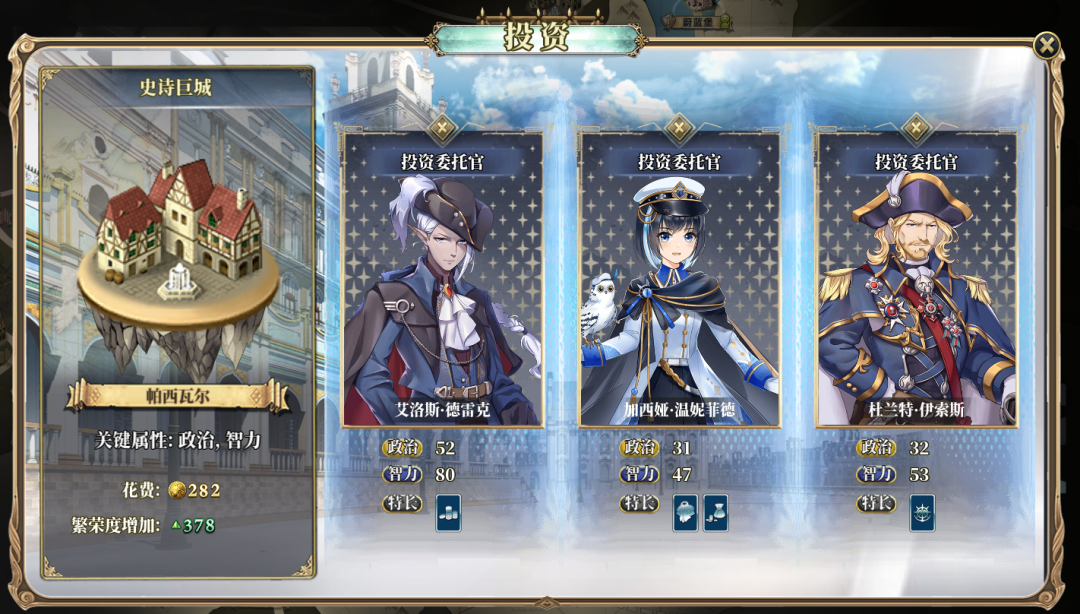Pick 杜兰特·伊索斯 agent card
The width and height of the screenshot is (1080, 614).
coord(916,280)
